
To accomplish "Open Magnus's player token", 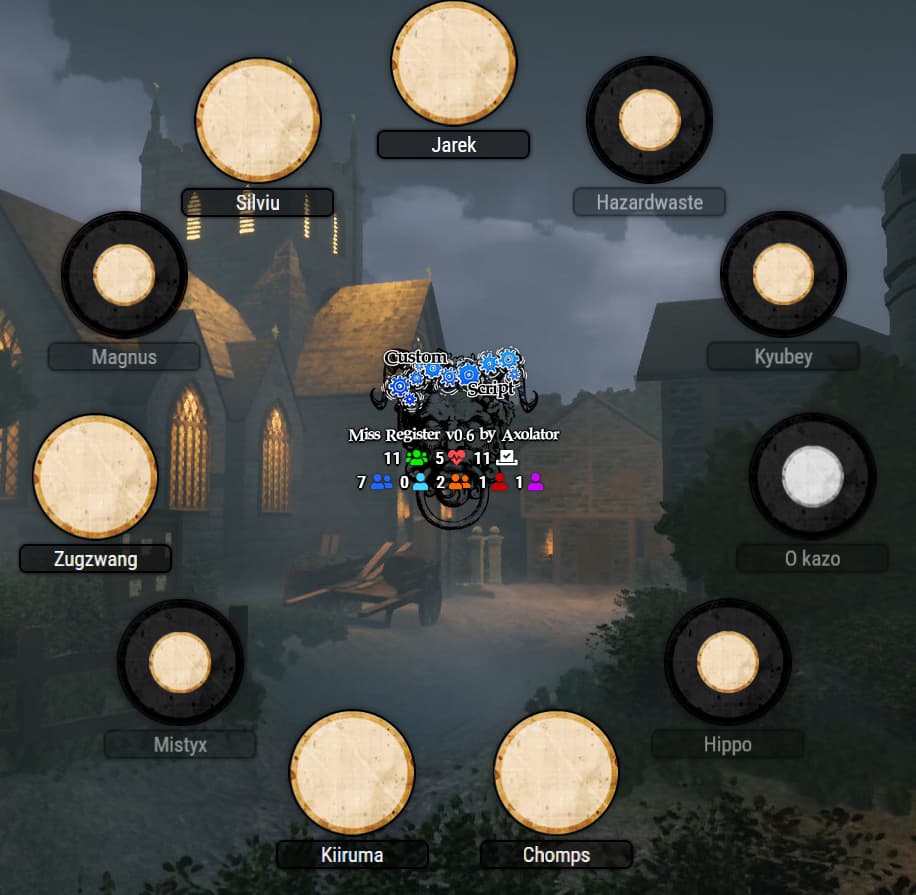I will [x=124, y=274].
